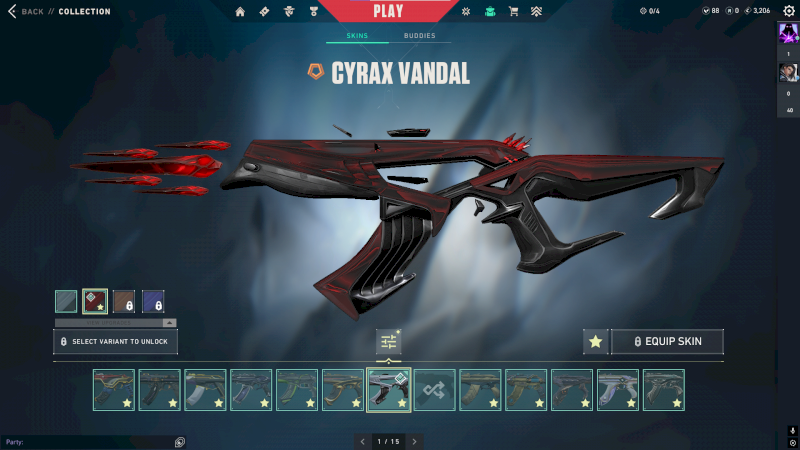Viewport: 800px width, 450px height.
Task: Choose the default grey variant swatch
Action: tap(66, 301)
